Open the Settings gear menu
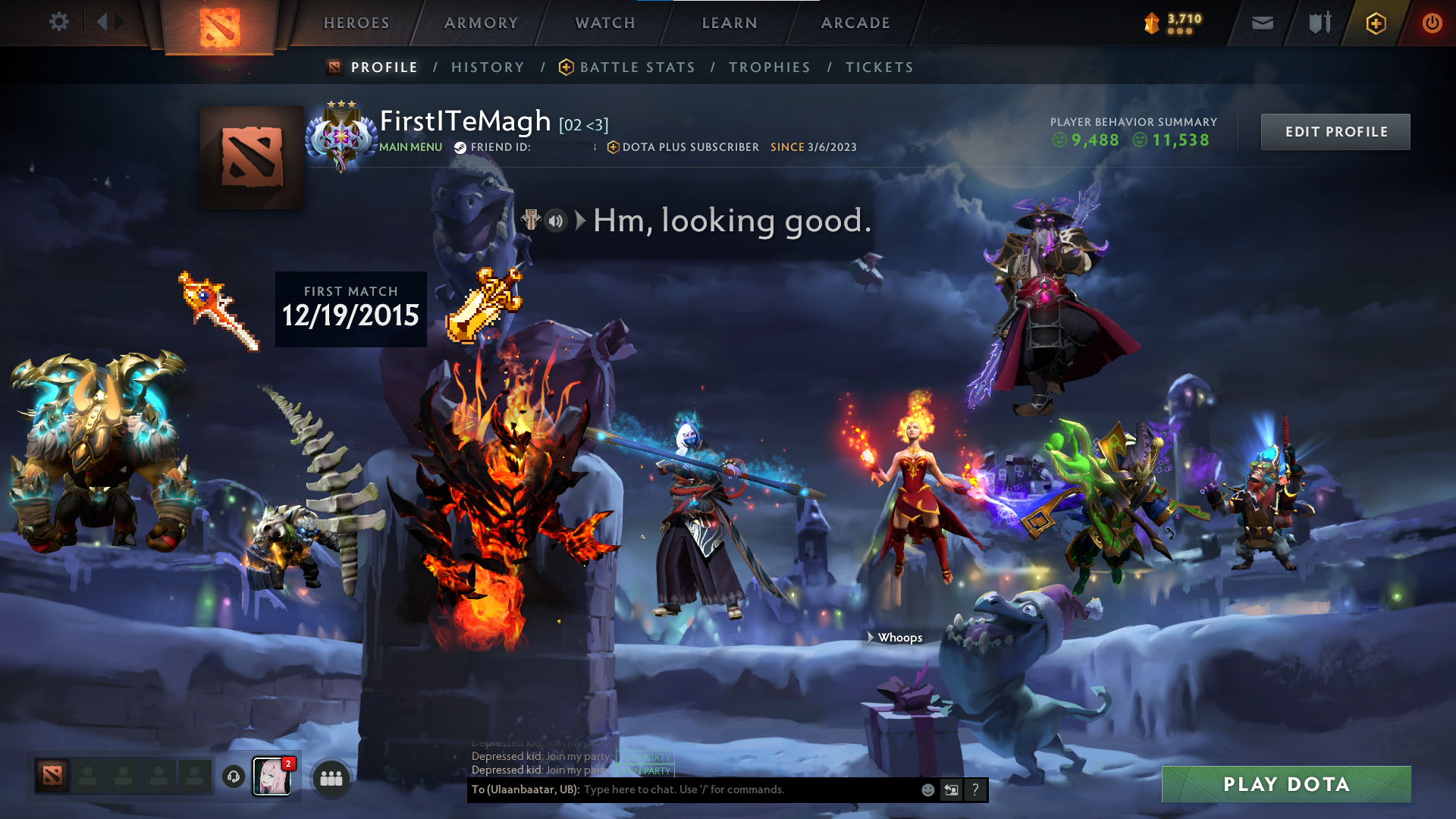The height and width of the screenshot is (819, 1456). point(59,22)
